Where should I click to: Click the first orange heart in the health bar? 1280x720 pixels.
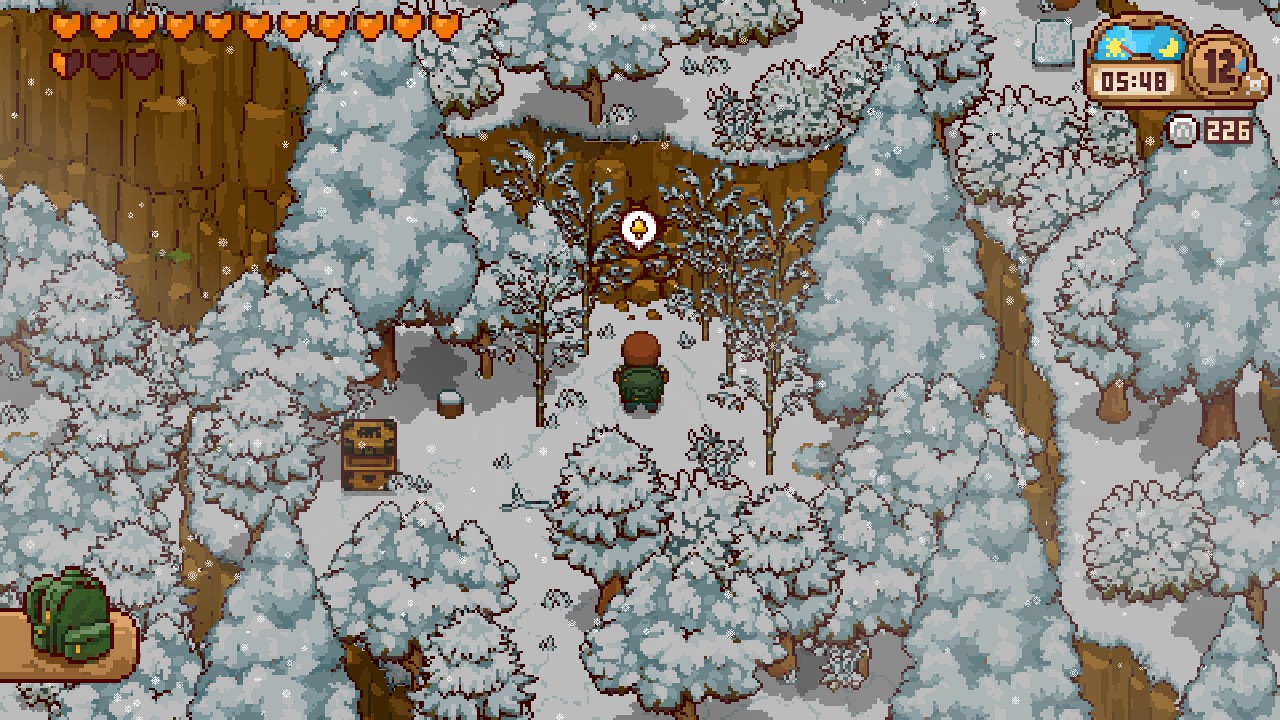(x=65, y=24)
